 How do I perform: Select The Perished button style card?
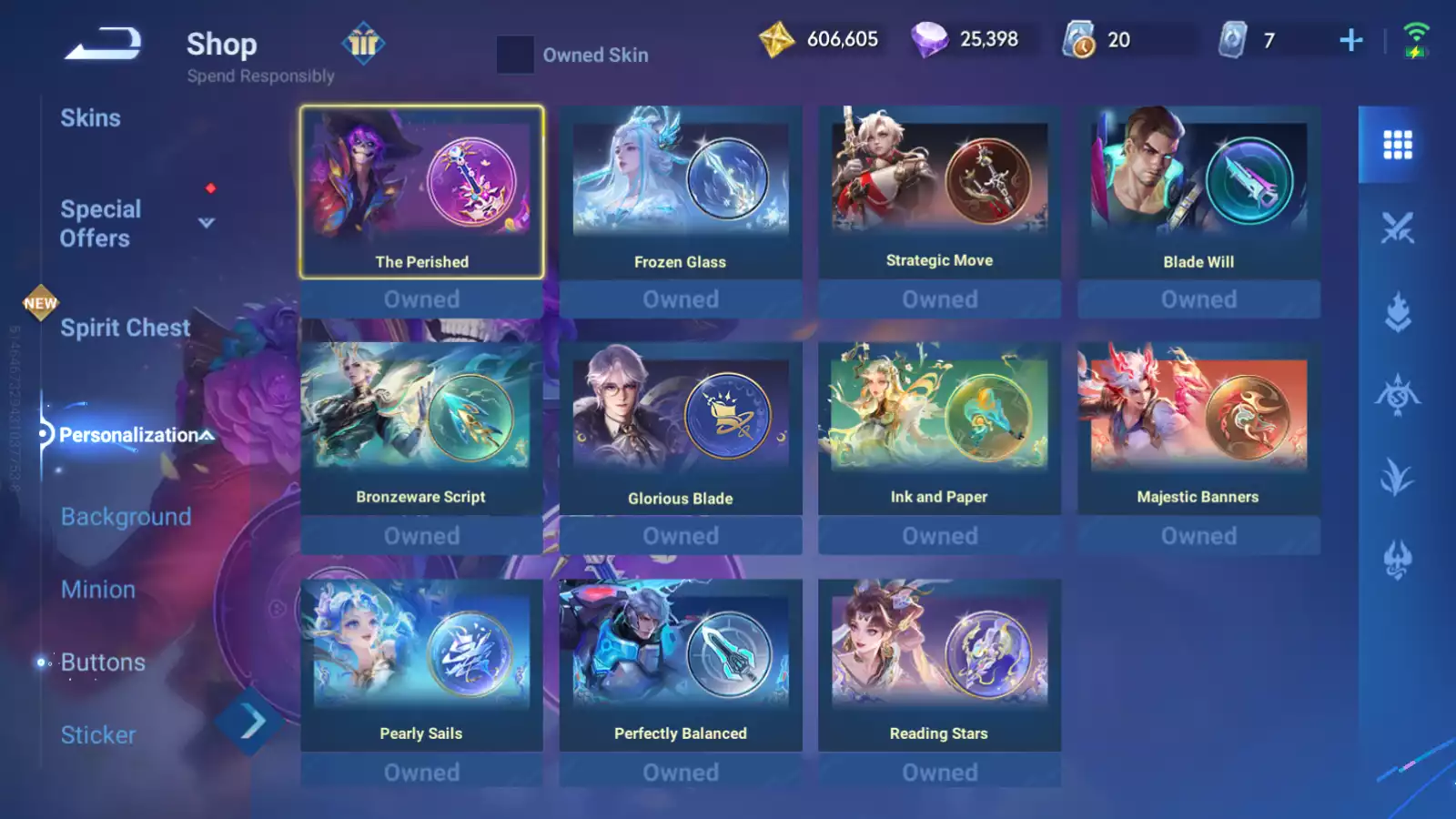click(x=421, y=192)
